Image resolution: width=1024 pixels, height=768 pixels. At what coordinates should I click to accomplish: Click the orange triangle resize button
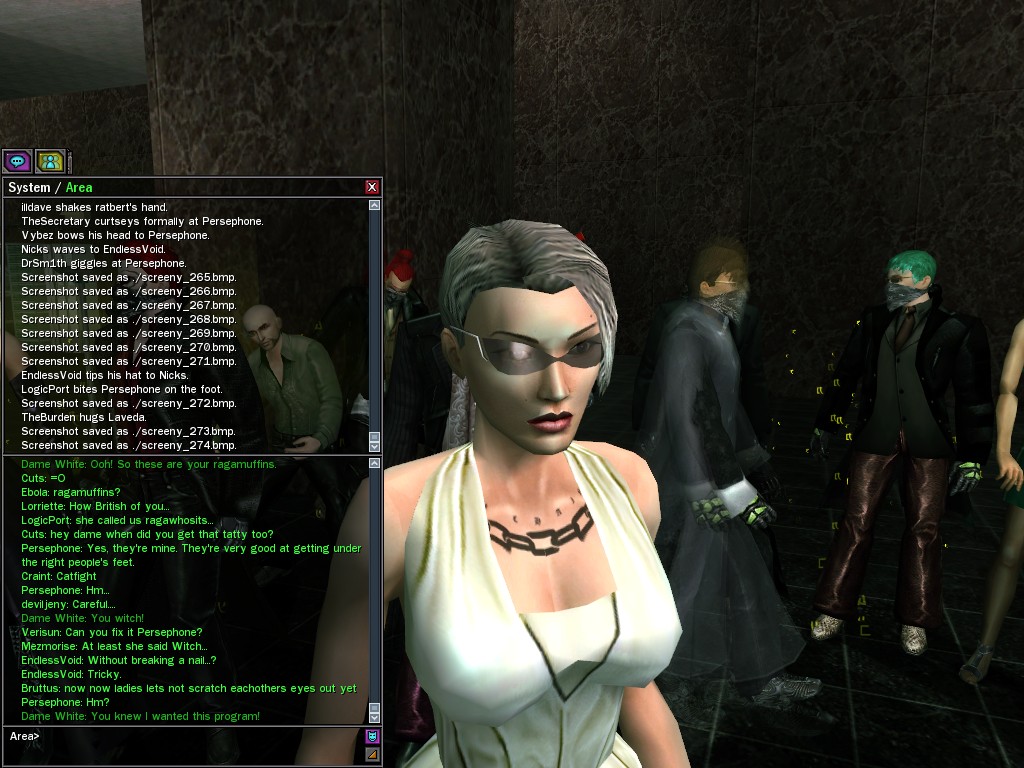pos(373,754)
